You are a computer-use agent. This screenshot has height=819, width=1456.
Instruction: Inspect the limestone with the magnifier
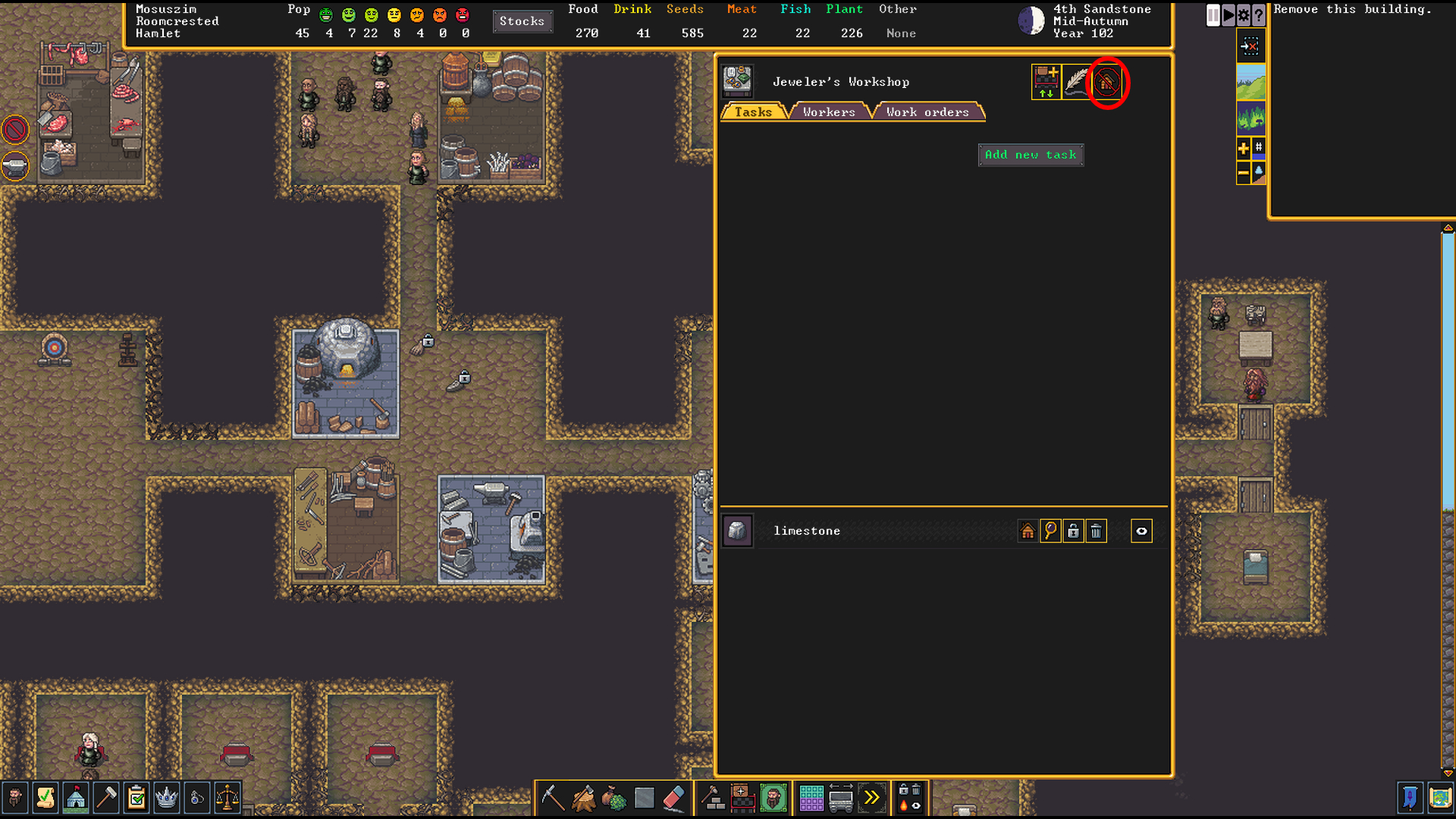[x=1050, y=531]
